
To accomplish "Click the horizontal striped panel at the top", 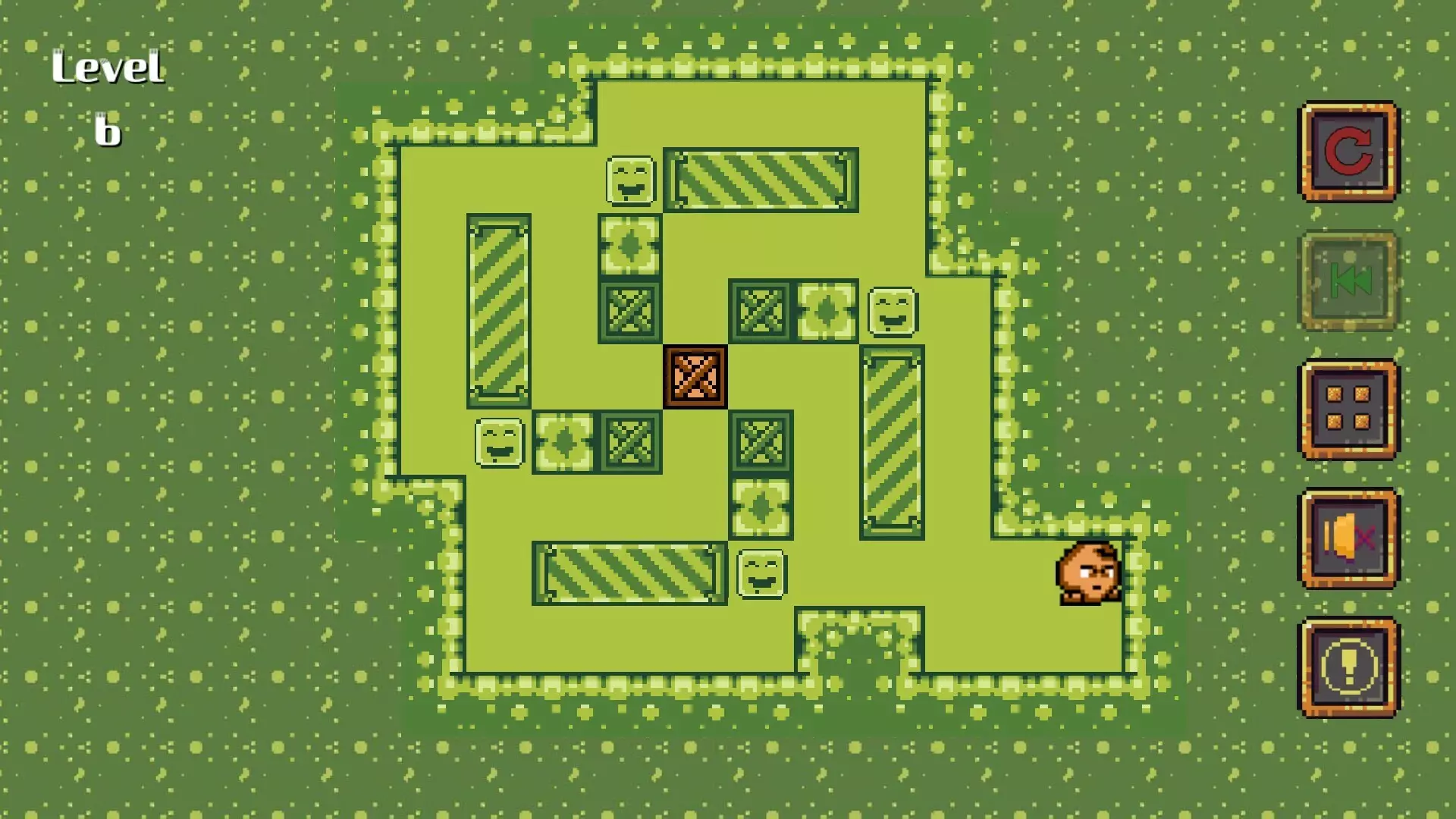I will (758, 180).
